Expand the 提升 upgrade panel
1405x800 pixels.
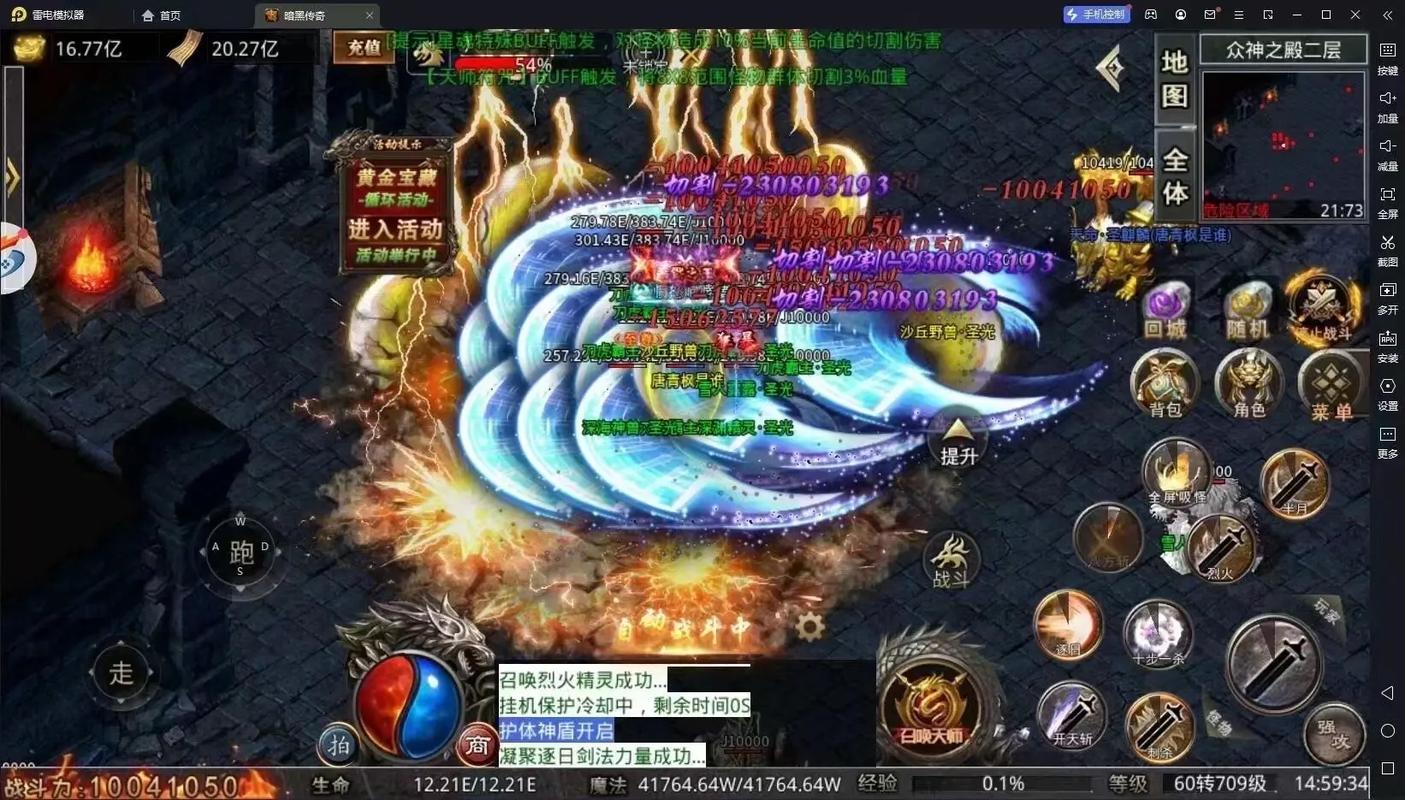click(x=956, y=441)
